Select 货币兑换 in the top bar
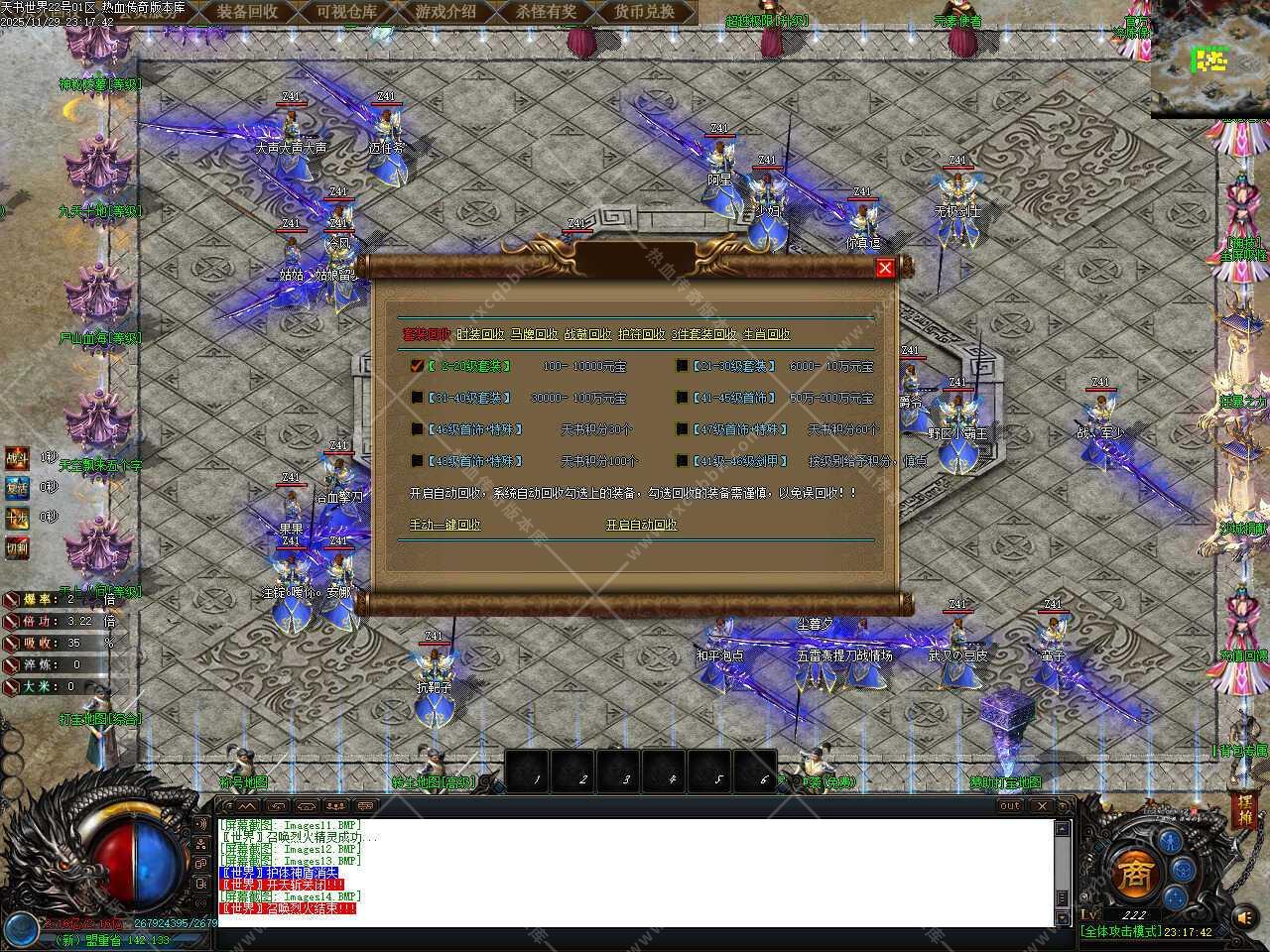 644,12
